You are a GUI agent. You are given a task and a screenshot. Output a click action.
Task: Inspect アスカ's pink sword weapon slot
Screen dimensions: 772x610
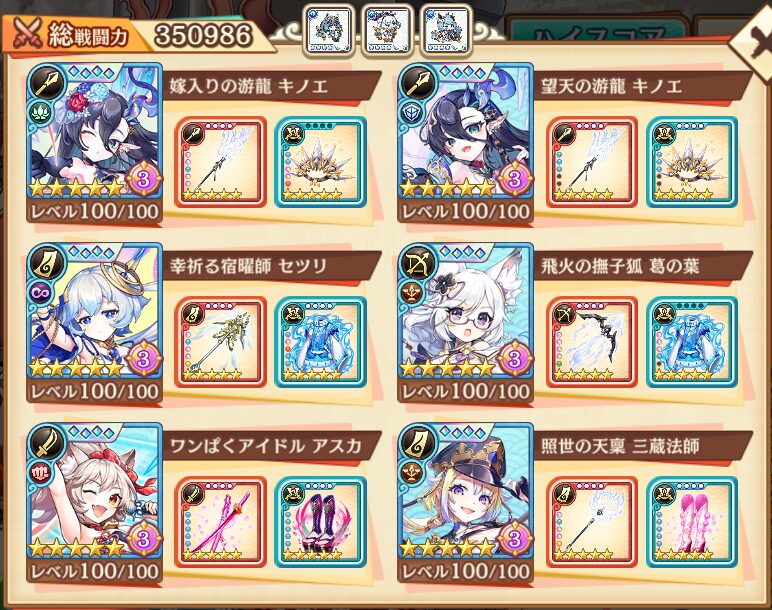point(220,522)
